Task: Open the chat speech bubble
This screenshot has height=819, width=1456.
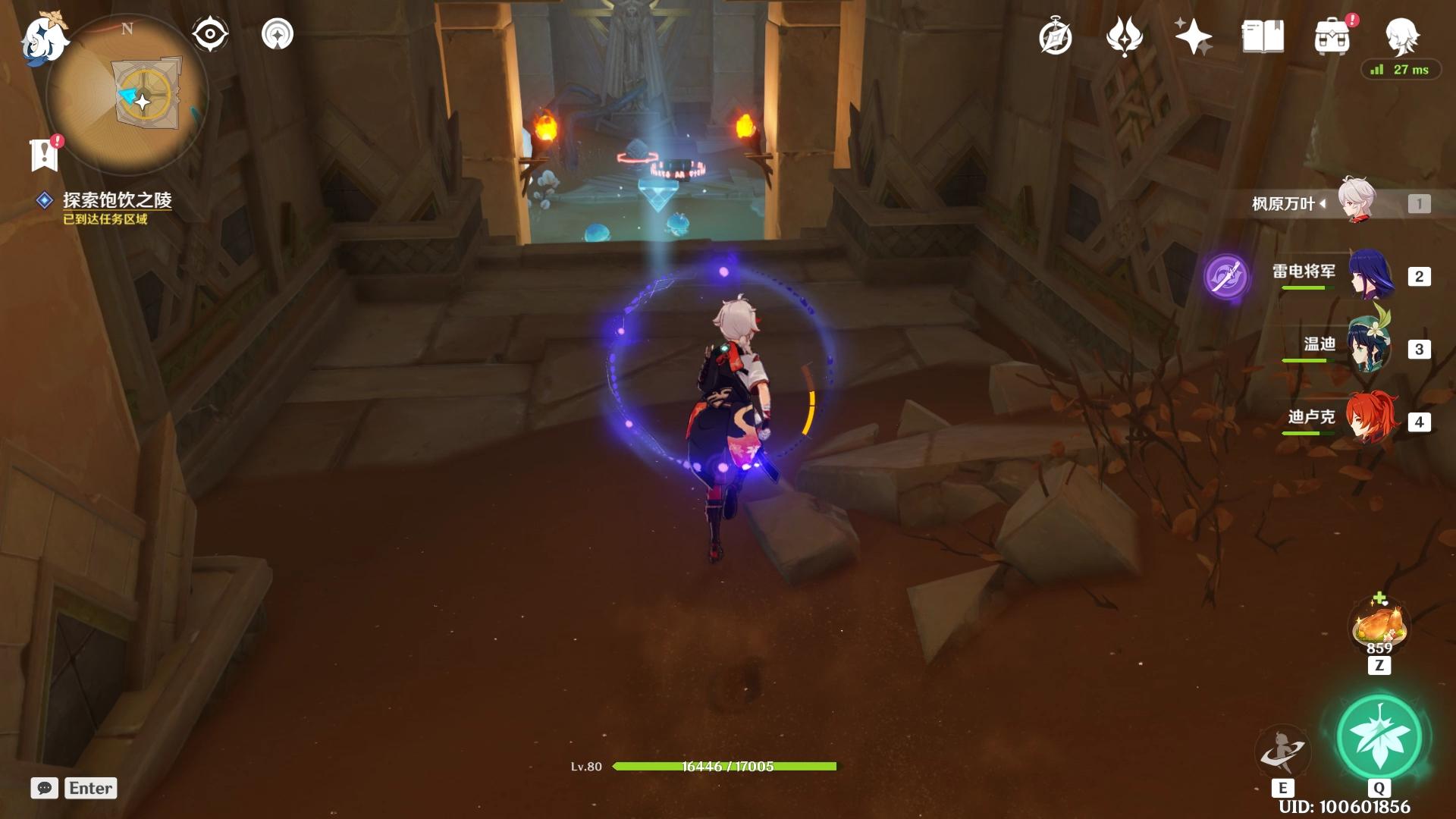Action: tap(44, 788)
